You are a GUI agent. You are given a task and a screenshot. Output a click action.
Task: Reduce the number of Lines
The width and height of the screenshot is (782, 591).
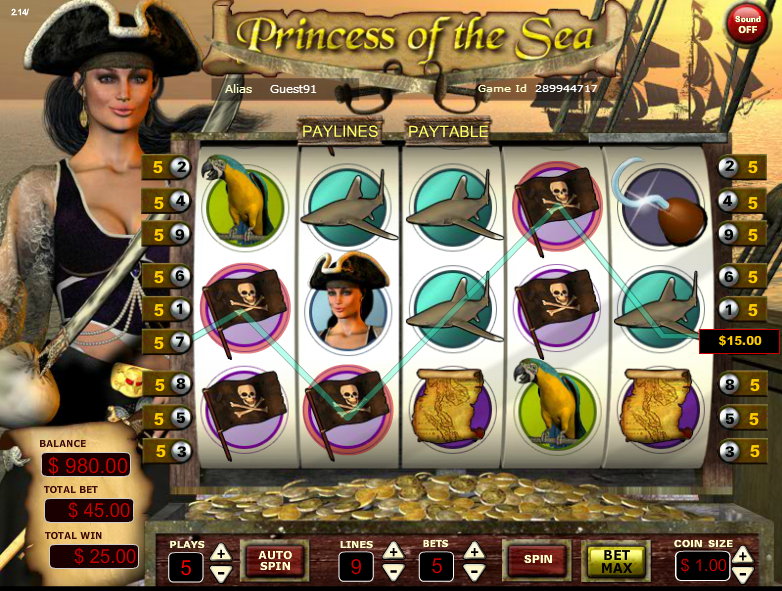pos(393,573)
